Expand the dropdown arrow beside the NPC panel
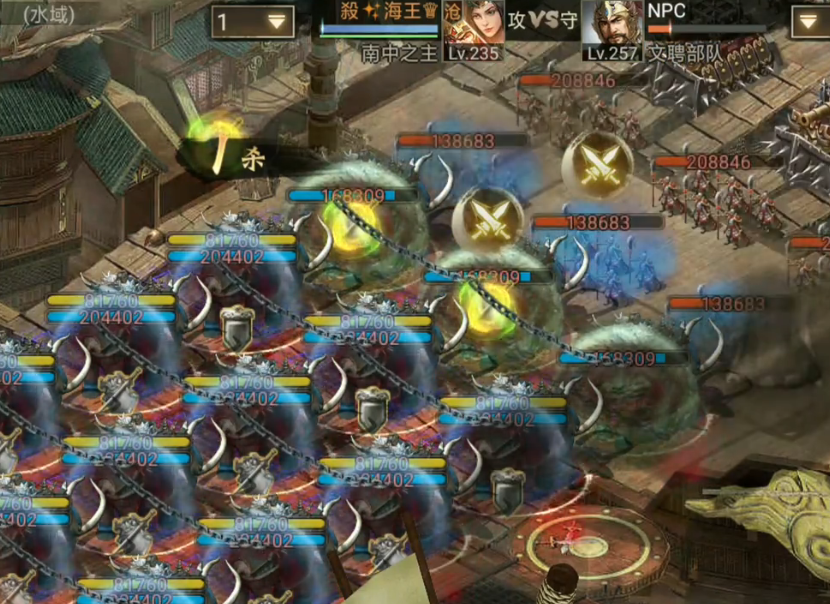830x604 pixels. pyautogui.click(x=809, y=21)
